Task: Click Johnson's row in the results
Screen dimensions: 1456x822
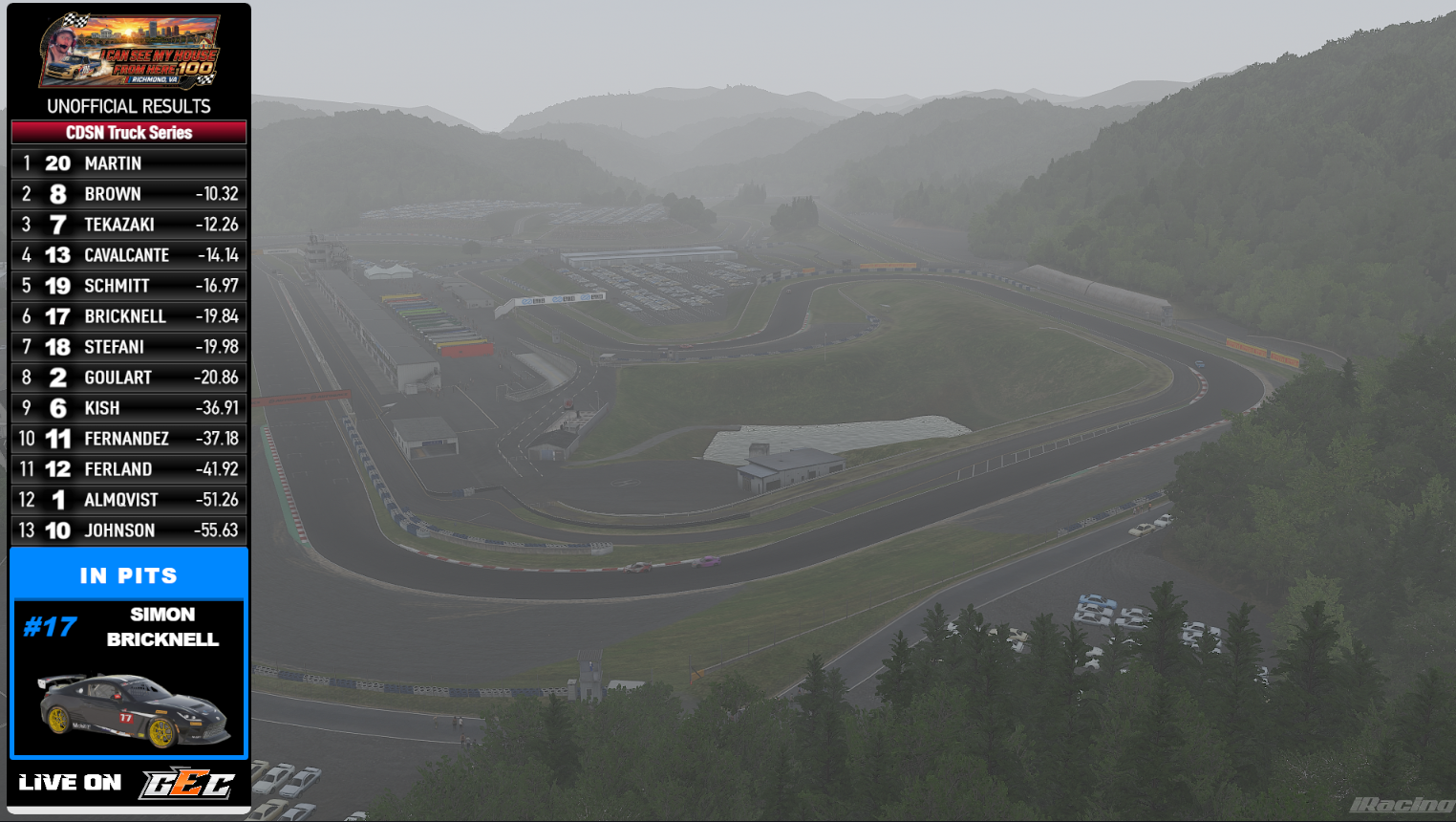Action: pos(129,530)
